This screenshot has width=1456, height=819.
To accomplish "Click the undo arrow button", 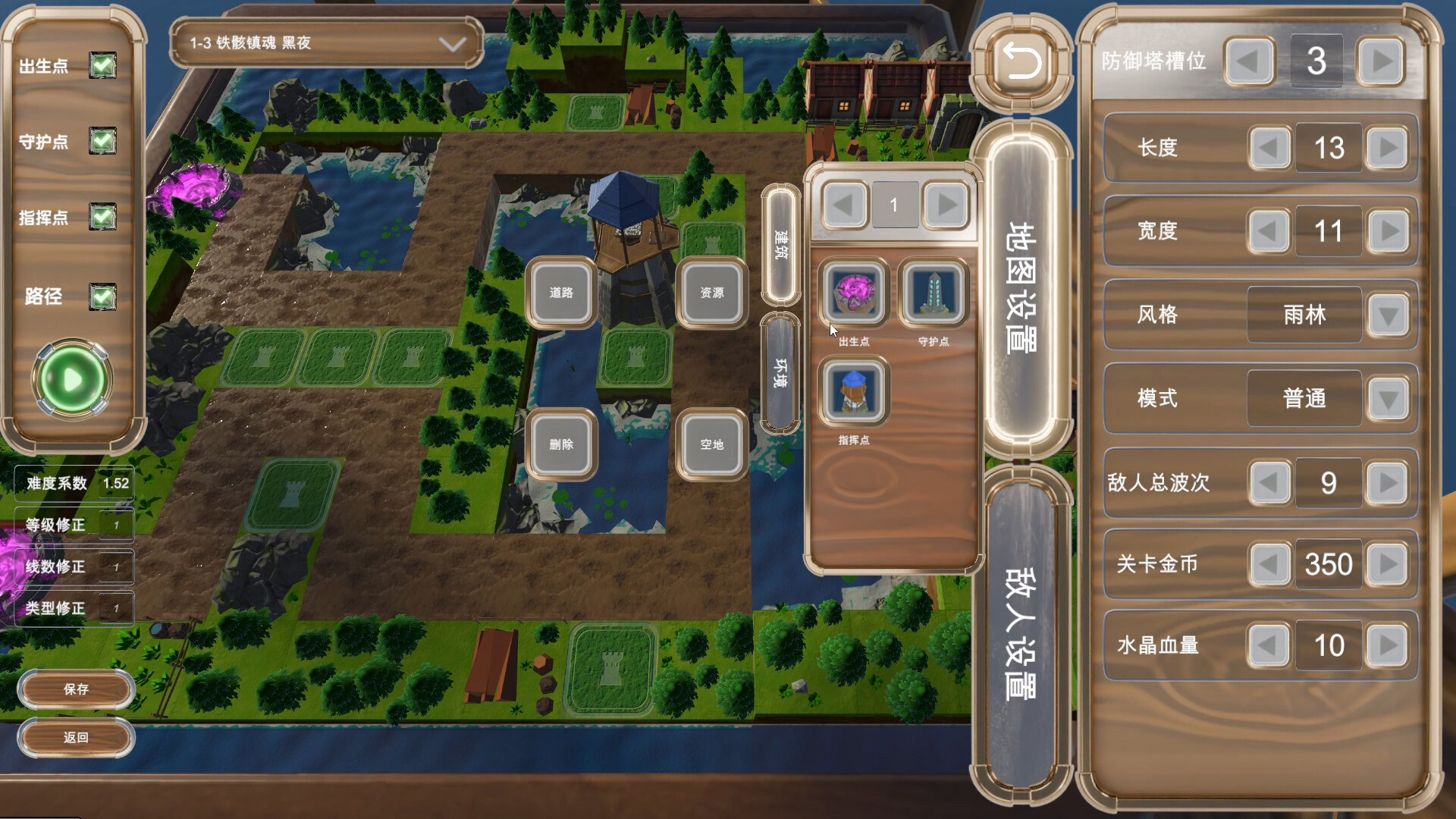I will [x=1021, y=61].
